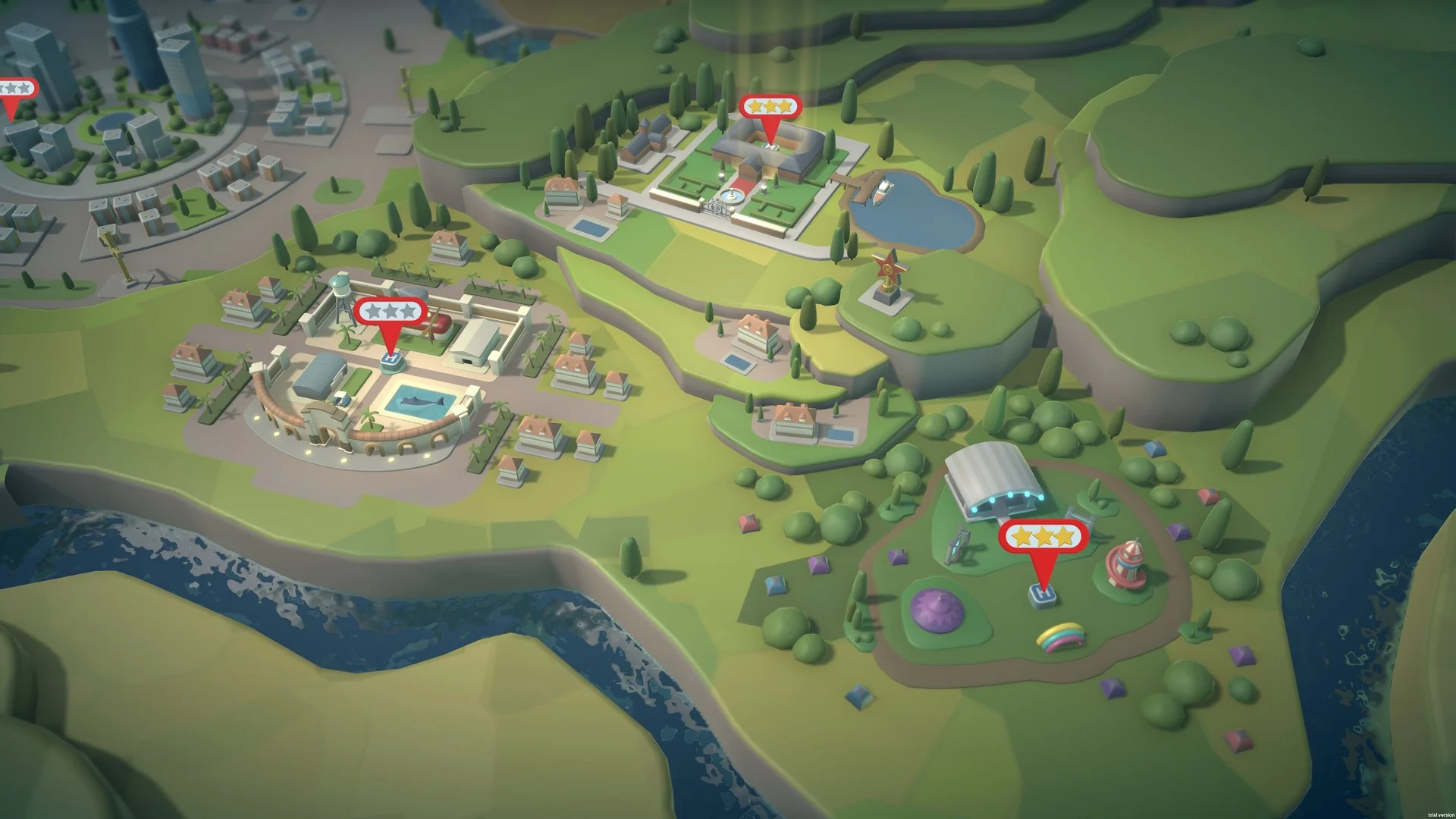
Task: Select the greyed-out city level pin
Action: click(14, 87)
